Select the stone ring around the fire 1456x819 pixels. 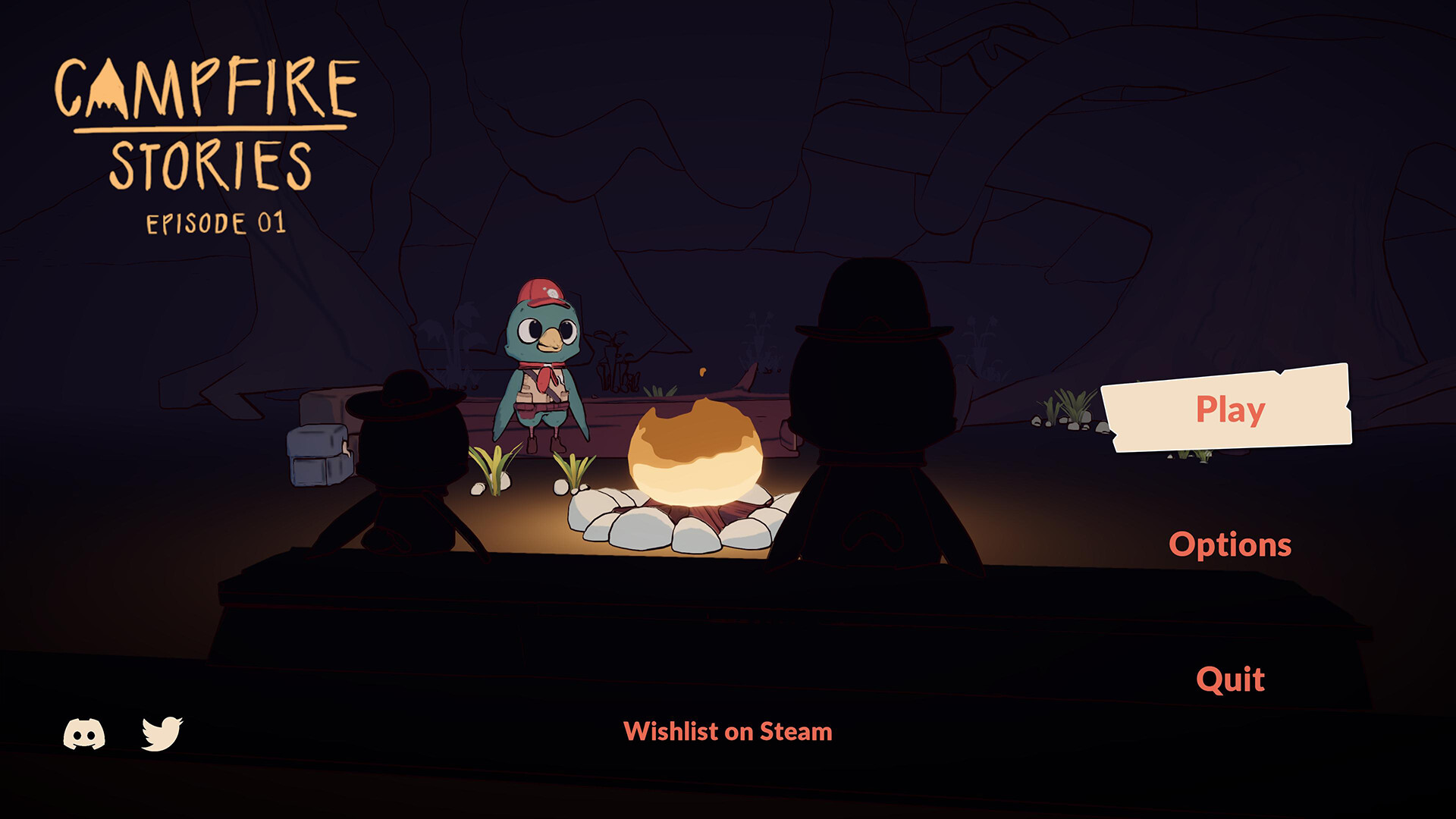point(667,531)
